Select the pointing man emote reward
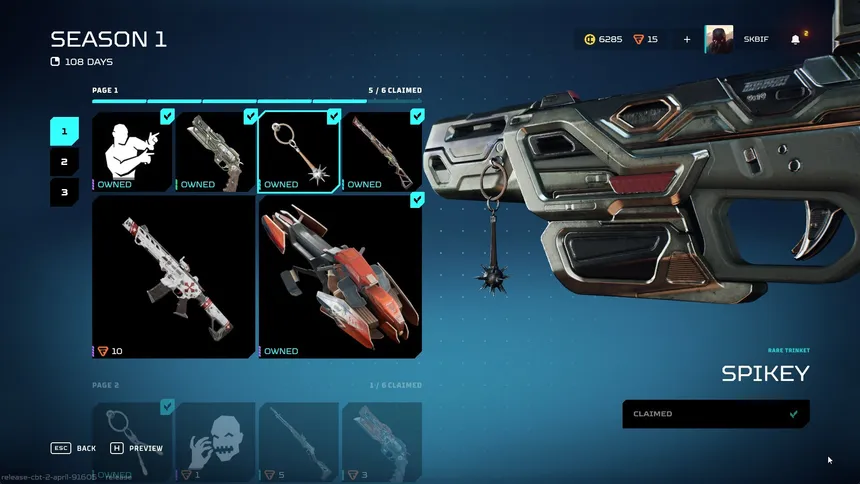Image resolution: width=860 pixels, height=484 pixels. pyautogui.click(x=133, y=151)
